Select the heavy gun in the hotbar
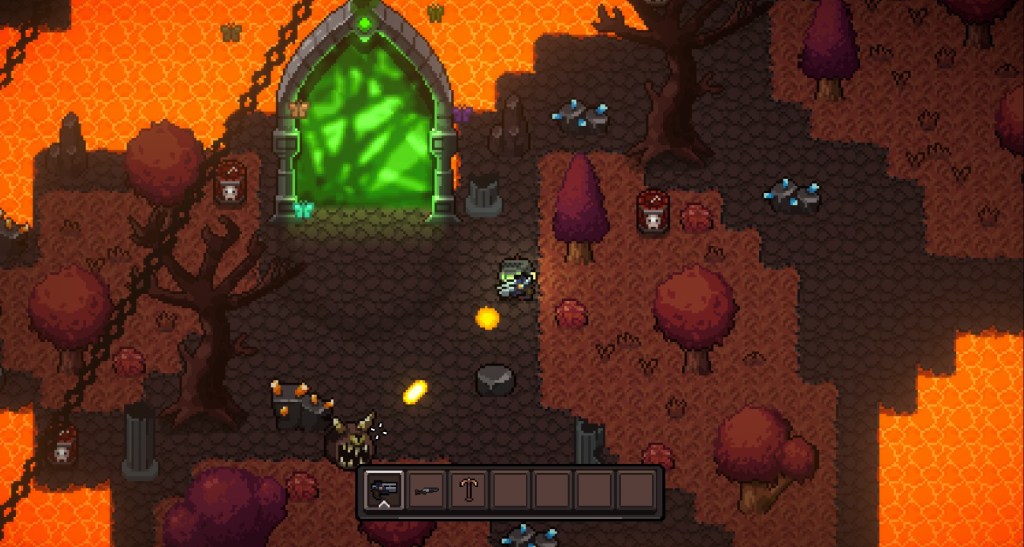The width and height of the screenshot is (1024, 547). point(384,490)
